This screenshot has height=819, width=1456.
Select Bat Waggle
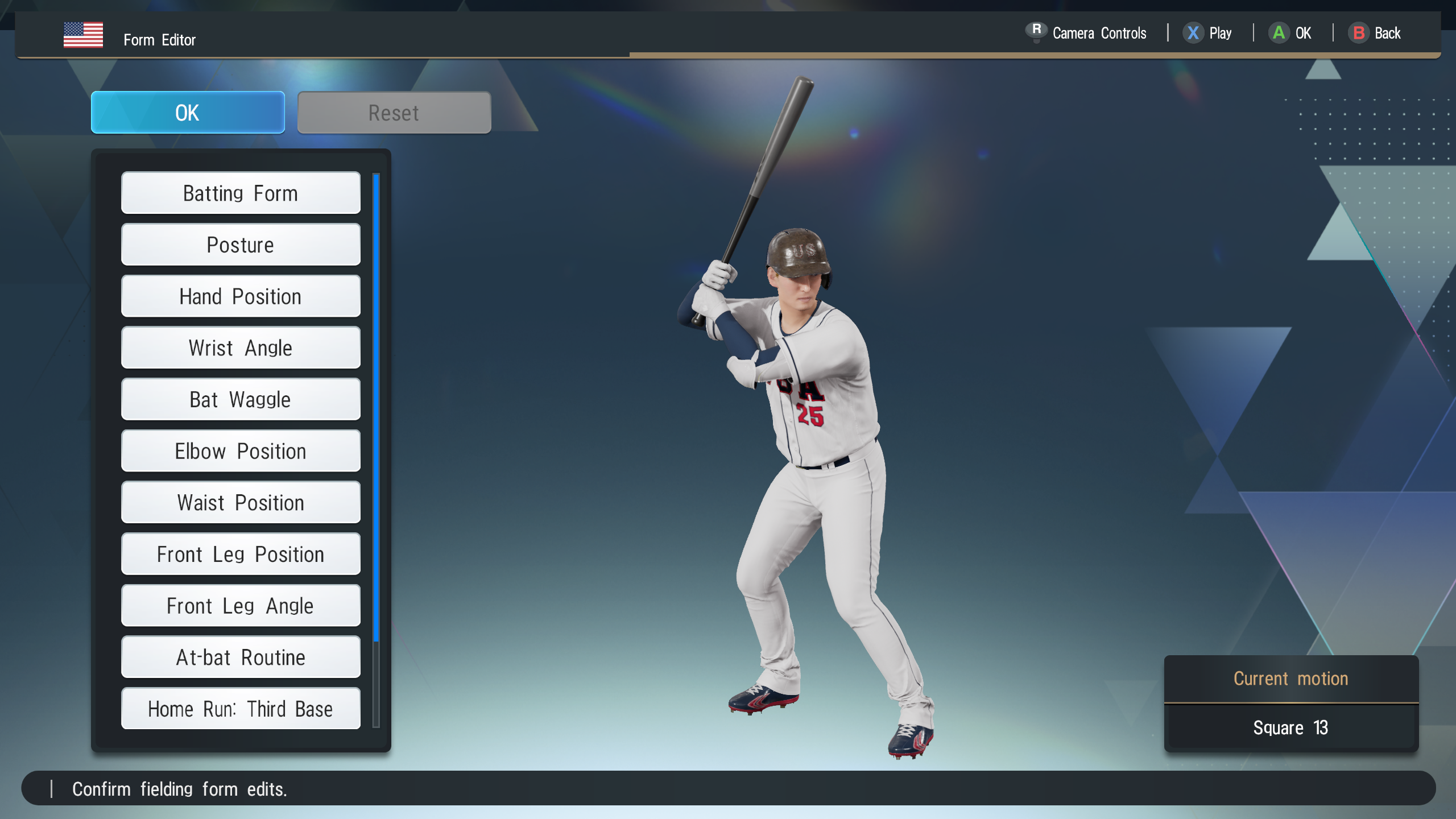pos(241,399)
